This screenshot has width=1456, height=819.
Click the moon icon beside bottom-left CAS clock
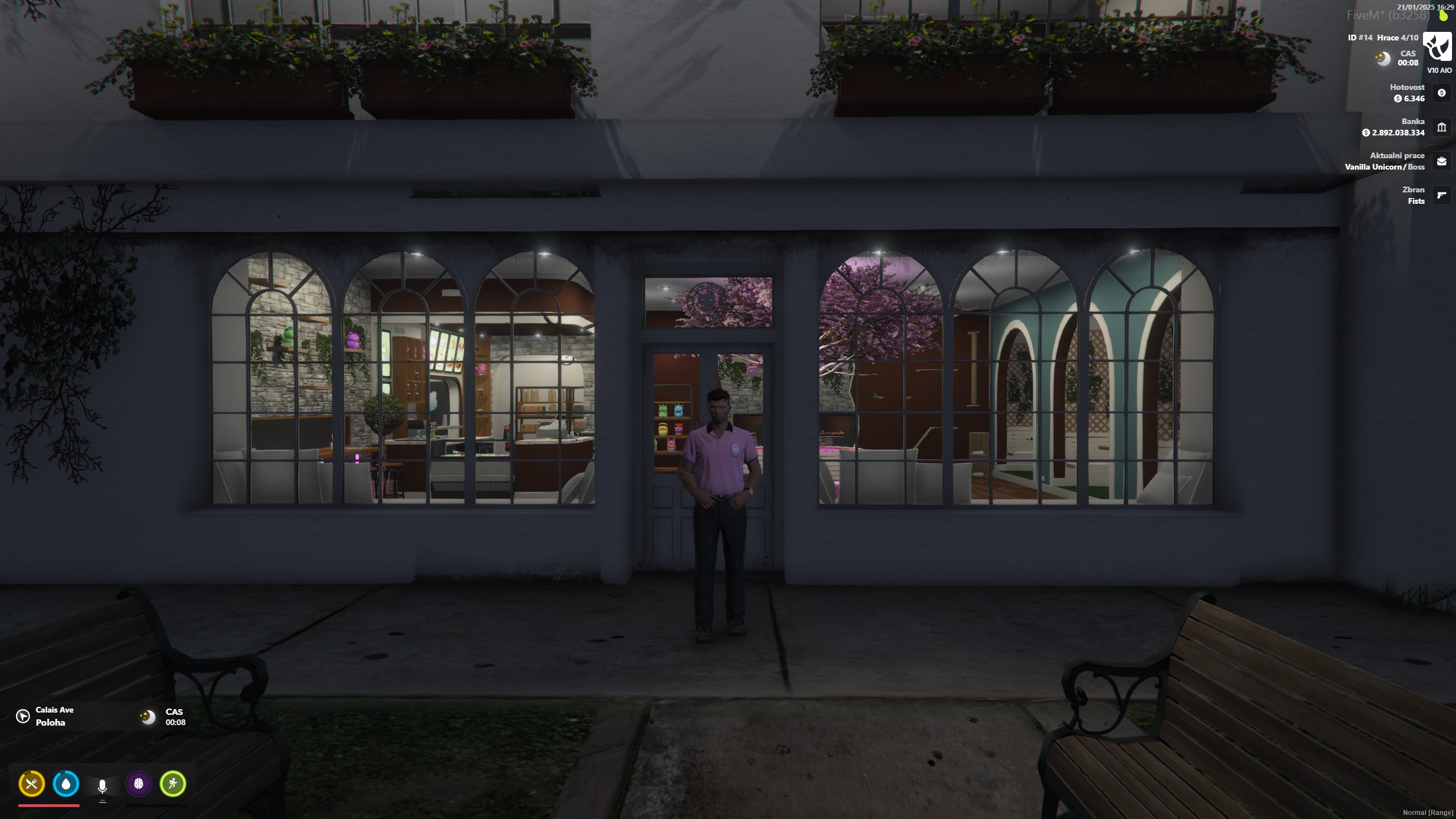tap(148, 717)
